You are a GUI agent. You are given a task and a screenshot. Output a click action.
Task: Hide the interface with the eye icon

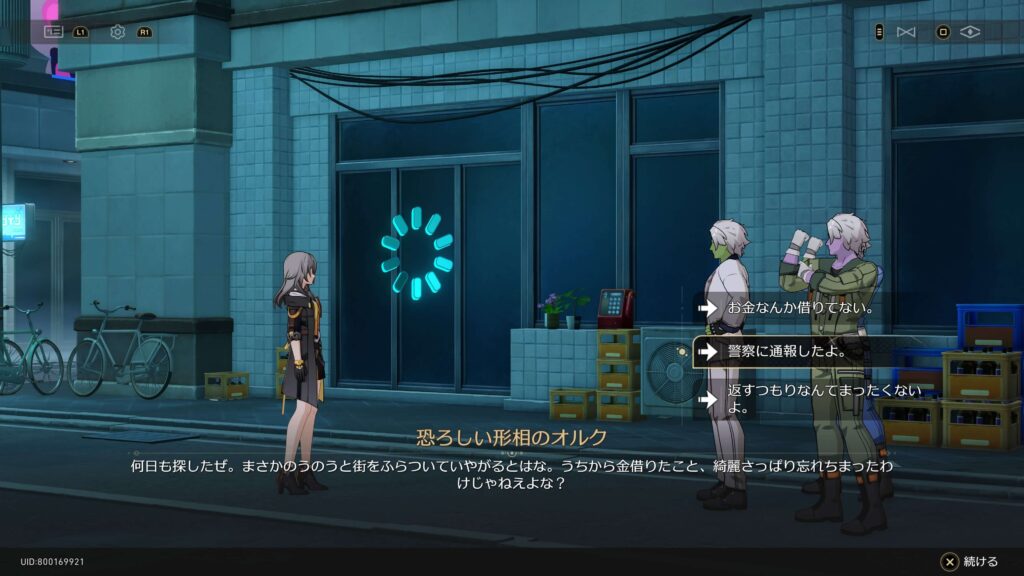pos(969,32)
